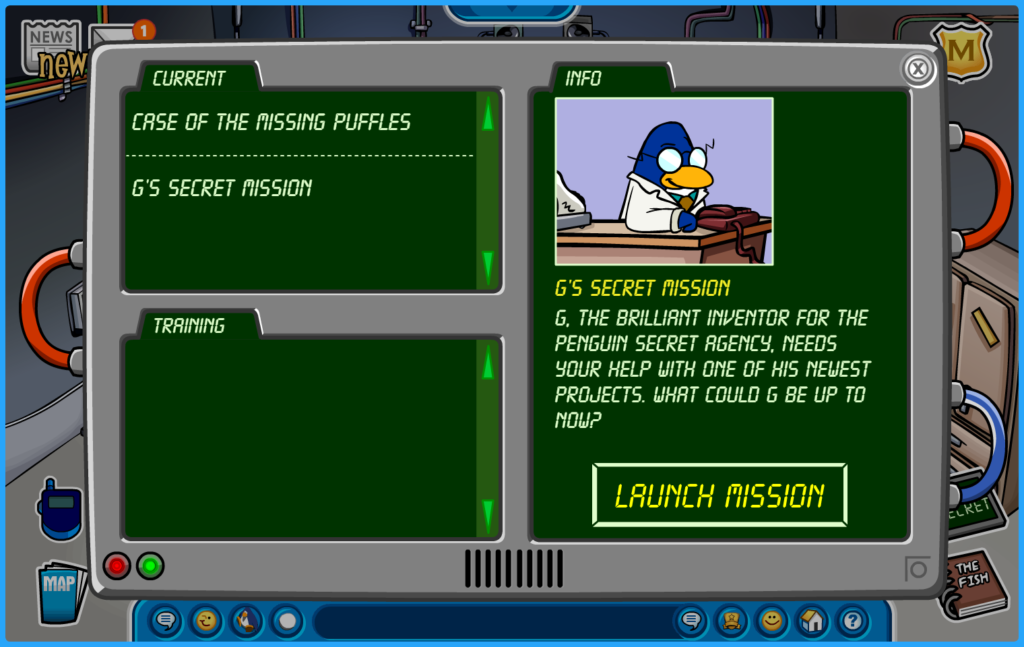This screenshot has height=647, width=1024.
Task: Click the up arrow in Training list
Action: (x=488, y=363)
